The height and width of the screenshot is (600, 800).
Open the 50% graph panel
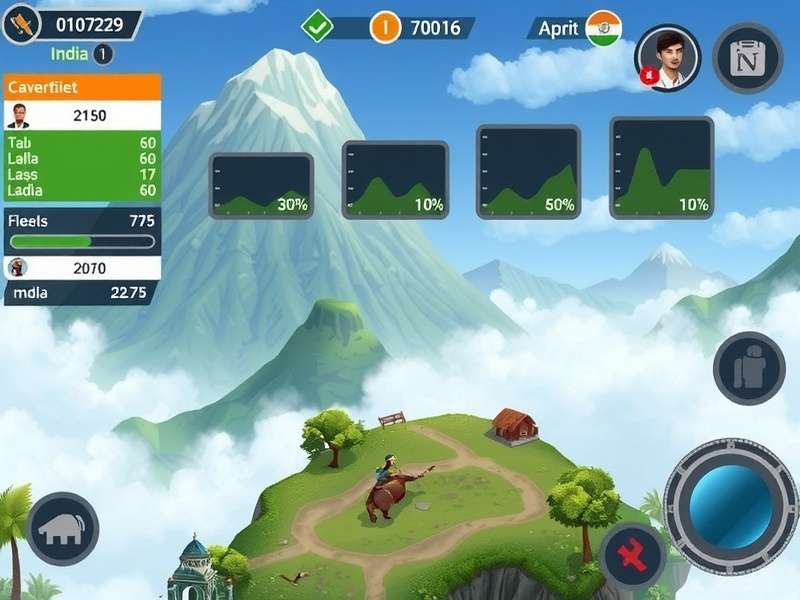[528, 171]
